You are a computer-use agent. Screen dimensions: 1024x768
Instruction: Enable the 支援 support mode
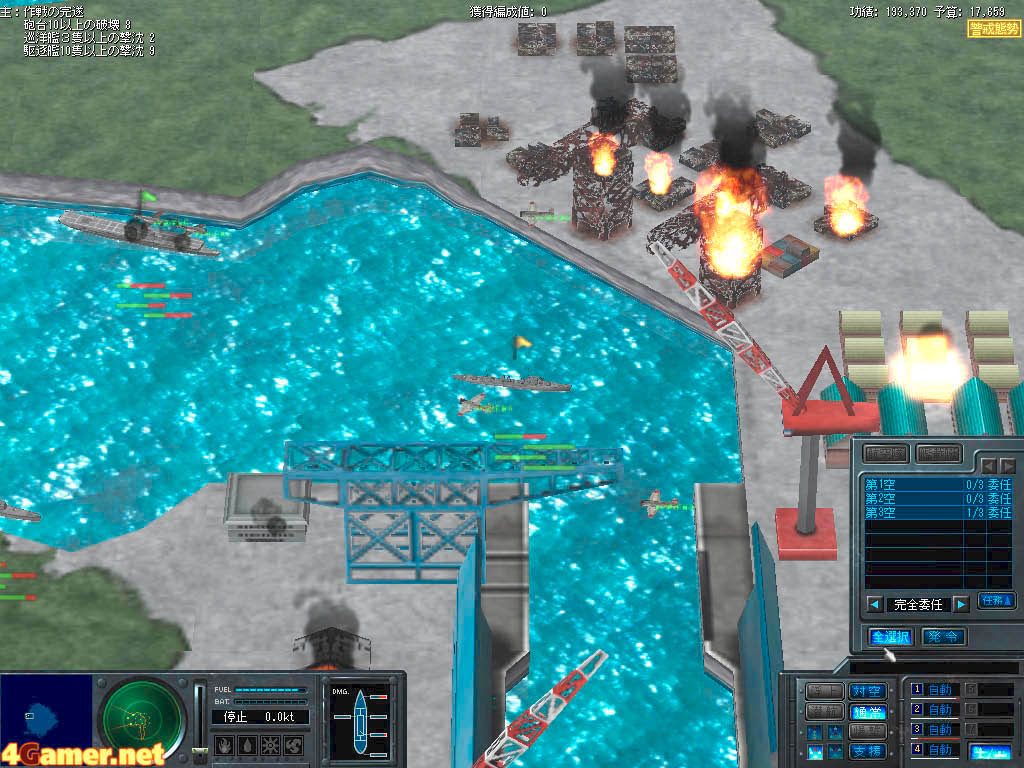tap(866, 750)
